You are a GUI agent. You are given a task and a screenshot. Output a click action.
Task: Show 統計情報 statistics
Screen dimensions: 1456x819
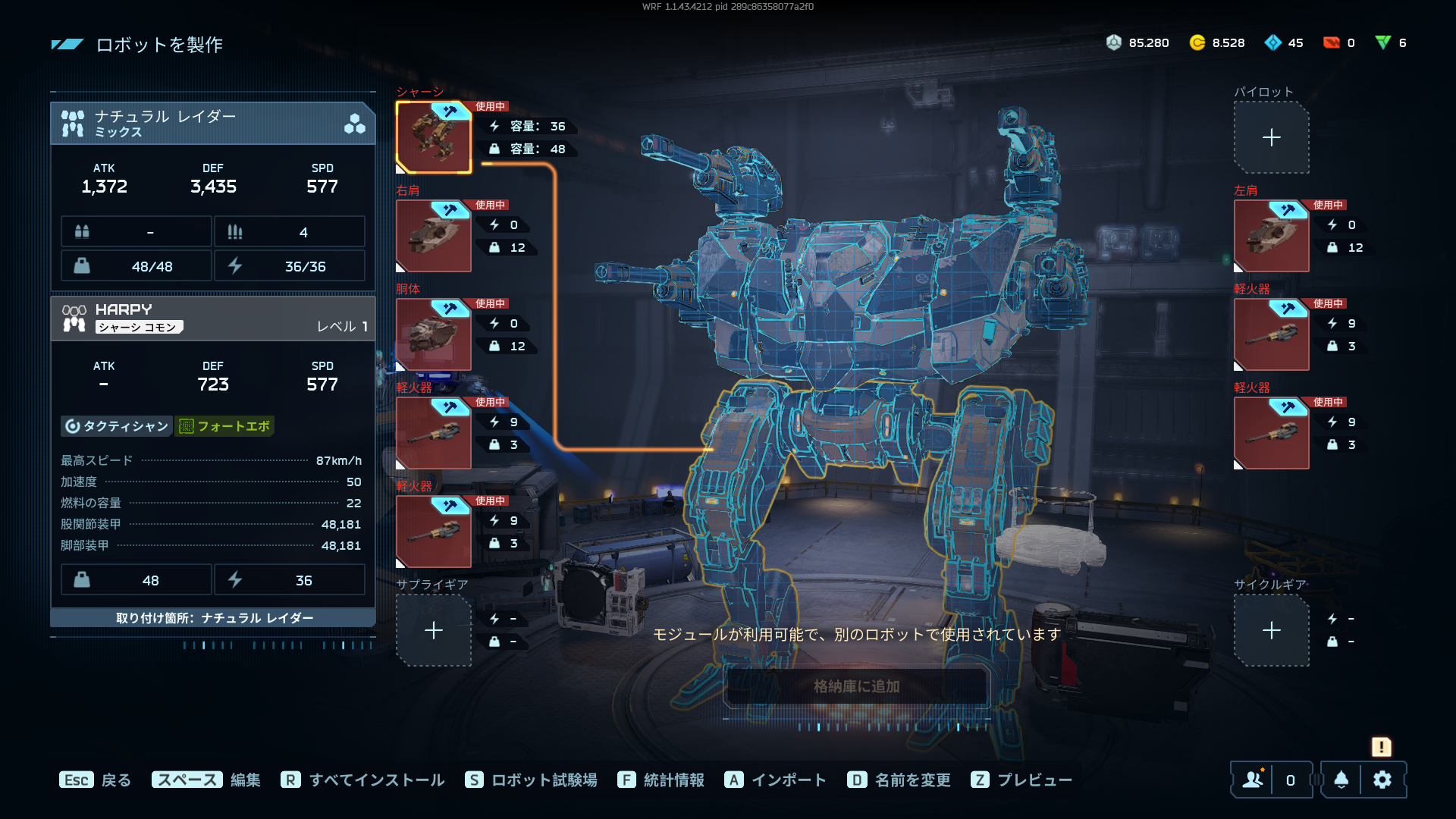pyautogui.click(x=661, y=780)
